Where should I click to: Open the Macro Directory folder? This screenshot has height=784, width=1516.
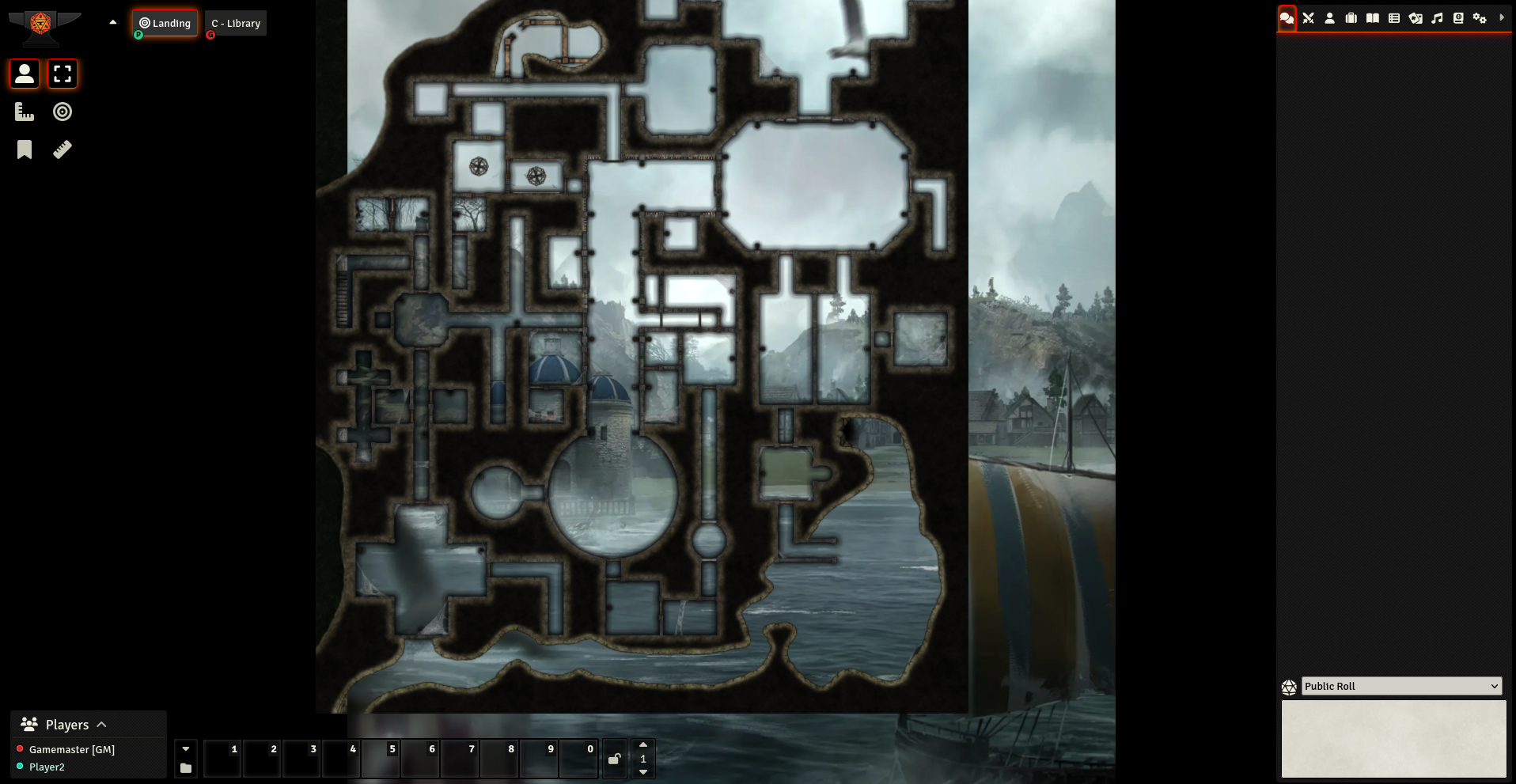pyautogui.click(x=185, y=766)
